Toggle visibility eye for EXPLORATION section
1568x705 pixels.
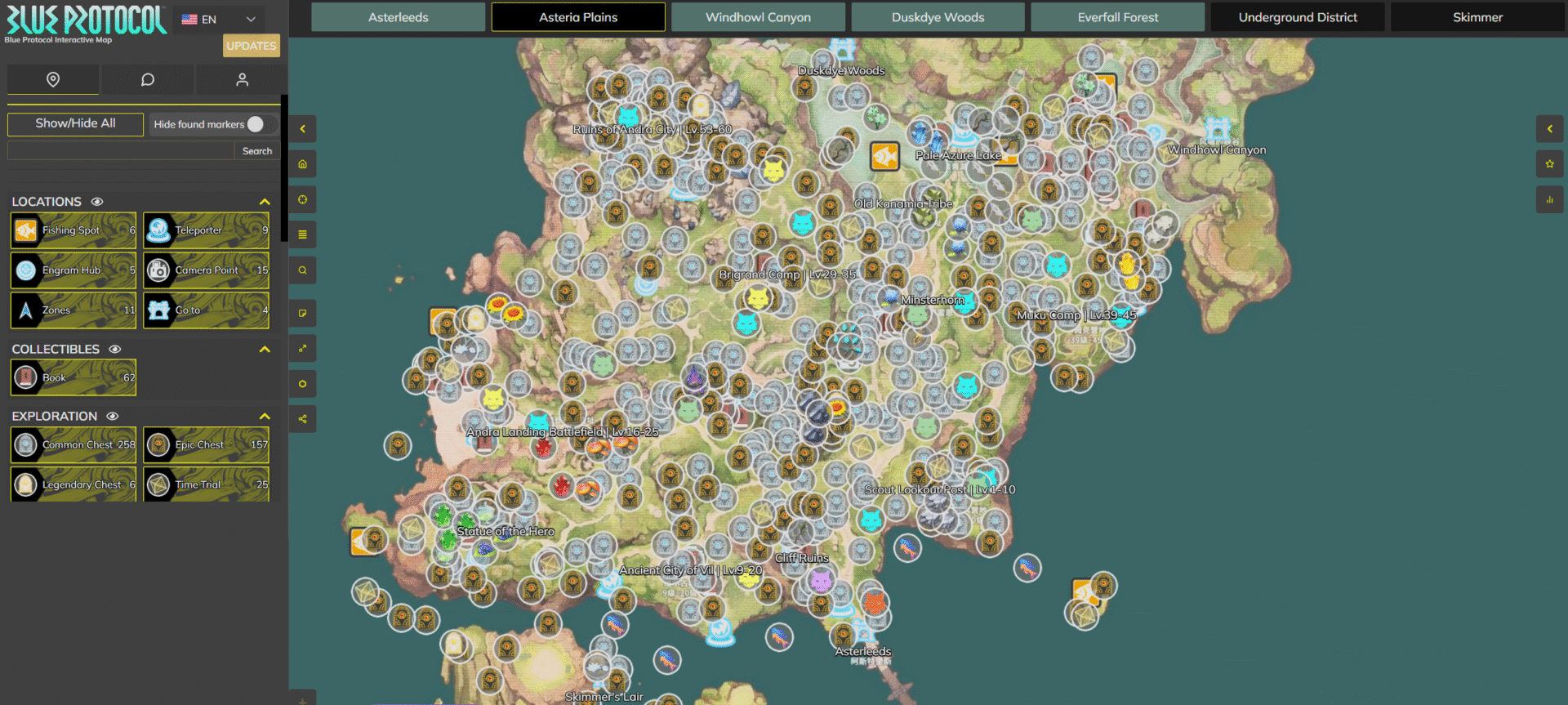click(x=113, y=416)
